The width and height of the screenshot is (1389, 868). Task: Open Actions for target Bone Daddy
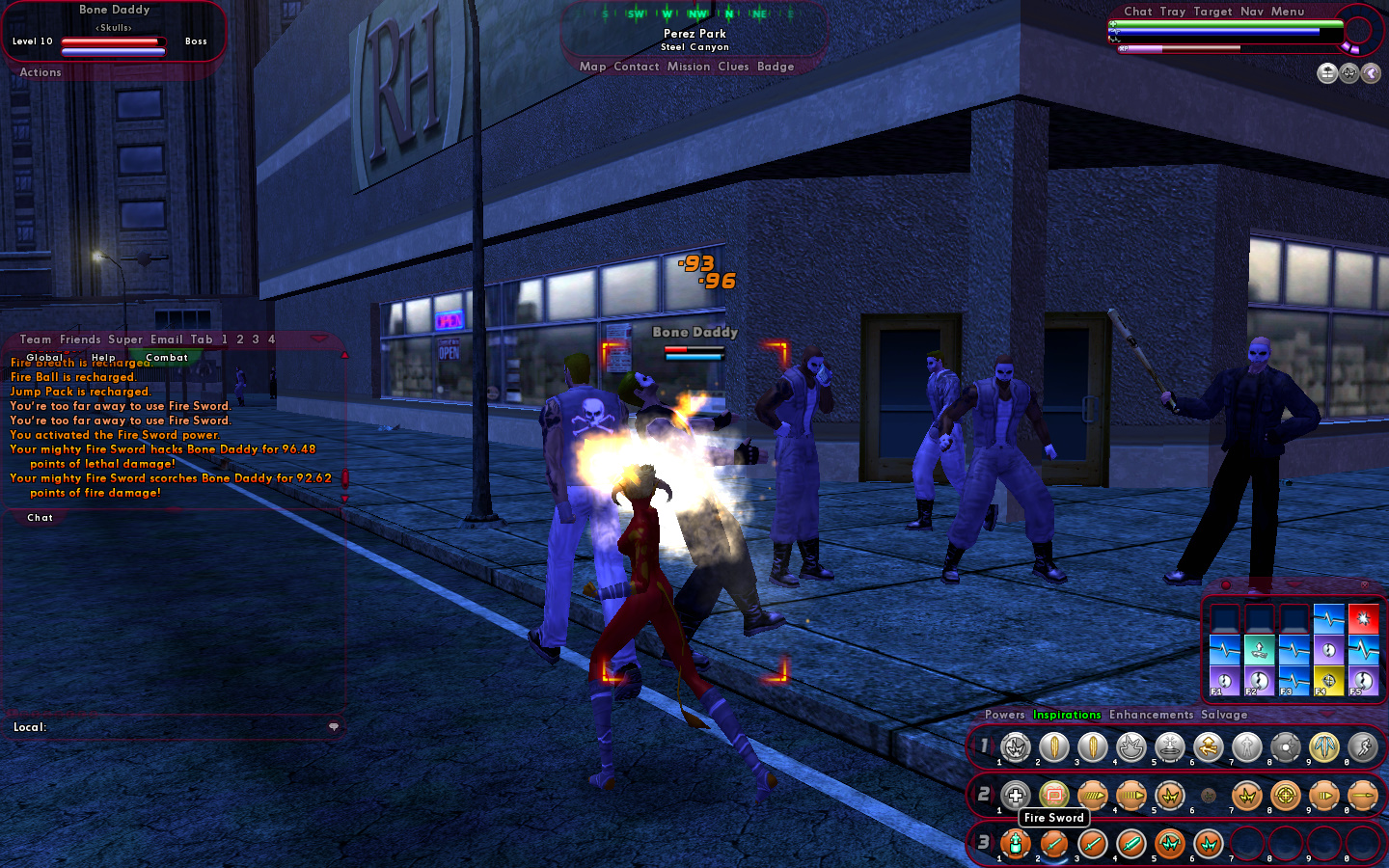pos(41,72)
